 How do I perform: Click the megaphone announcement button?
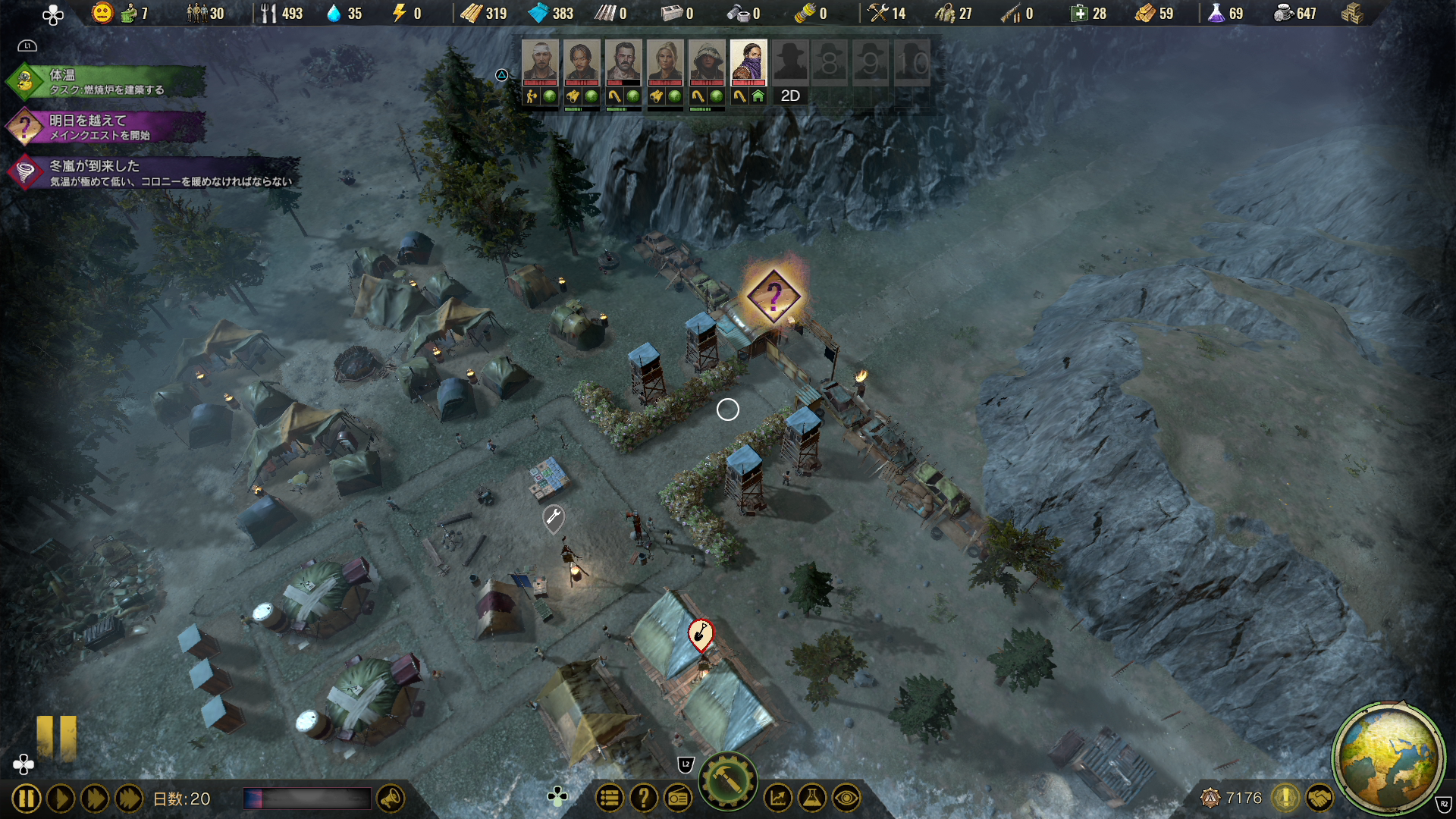click(x=391, y=798)
